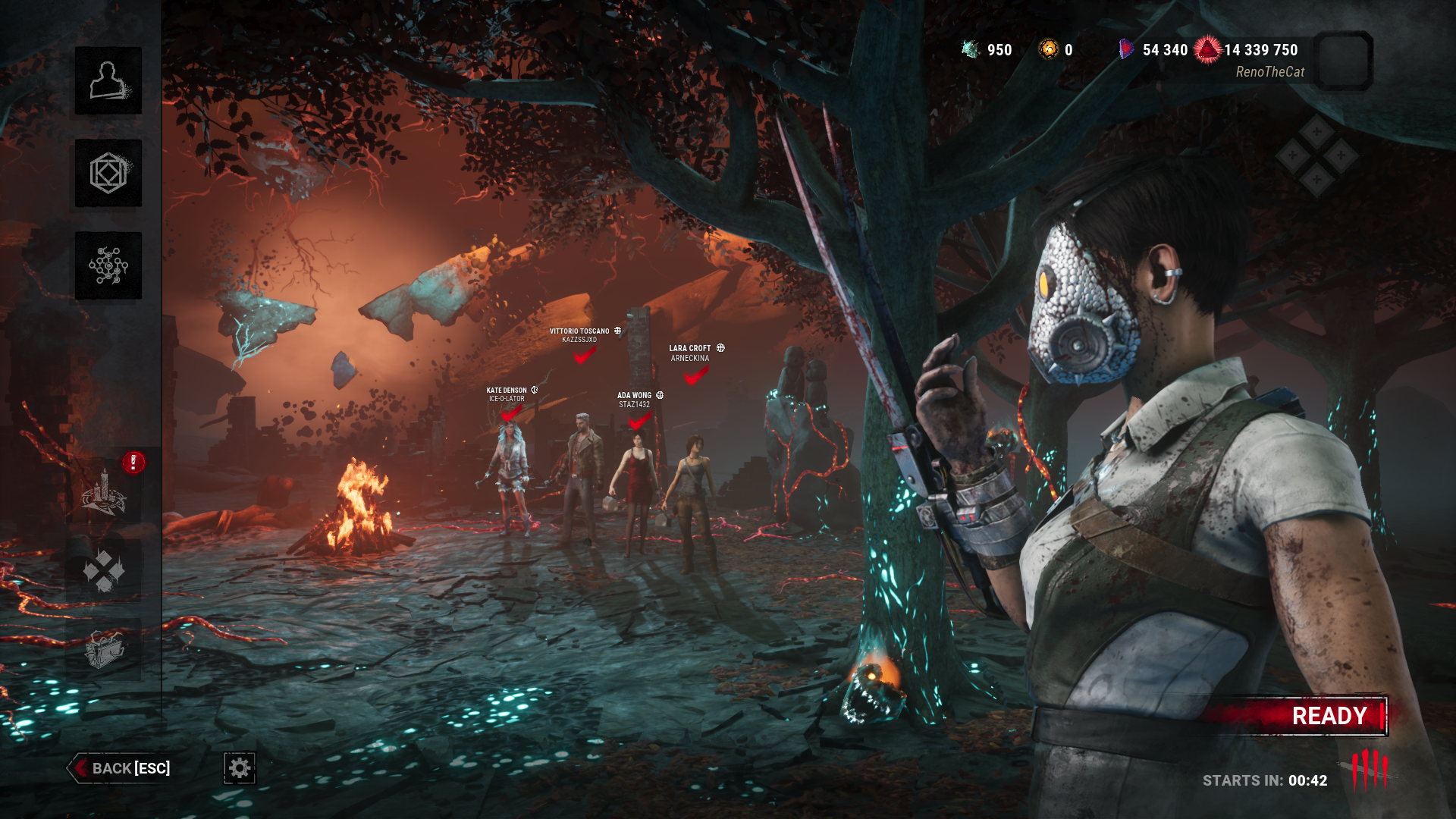The height and width of the screenshot is (819, 1456).
Task: Open the loadout hexagon icon
Action: pyautogui.click(x=108, y=174)
